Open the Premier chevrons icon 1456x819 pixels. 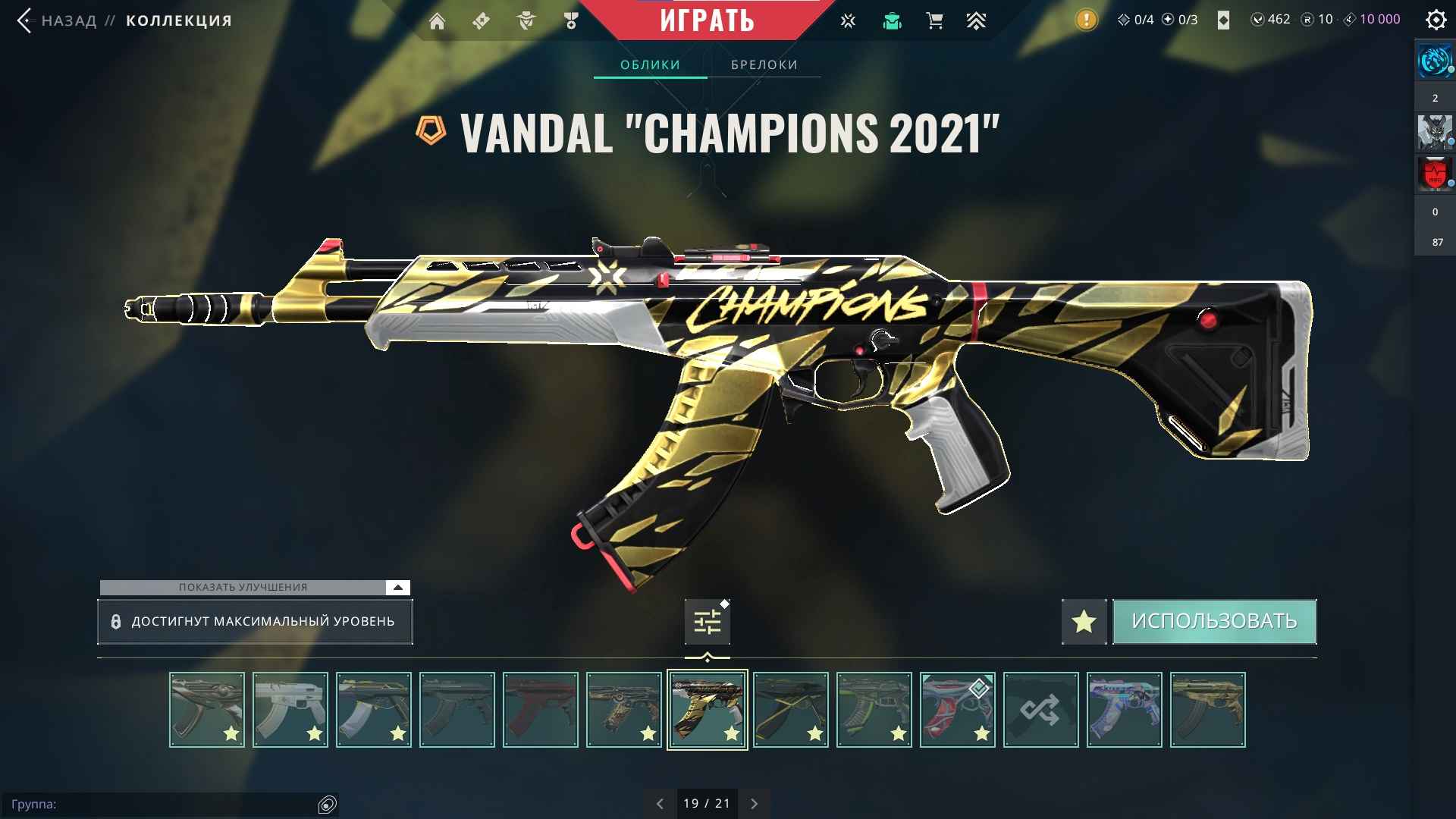pyautogui.click(x=977, y=20)
